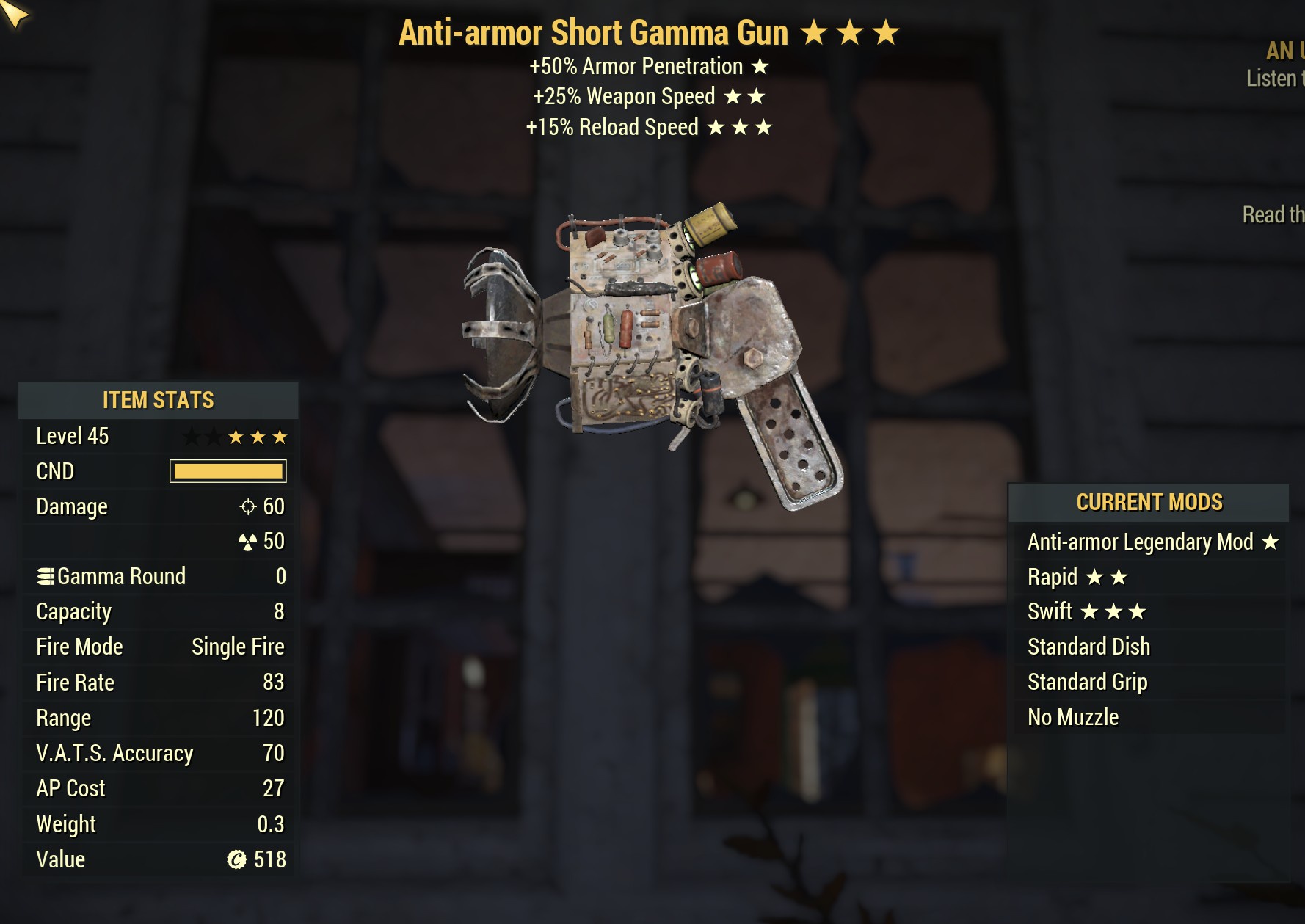Select the Standard Grip mod entry
The height and width of the screenshot is (924, 1305).
(1087, 682)
